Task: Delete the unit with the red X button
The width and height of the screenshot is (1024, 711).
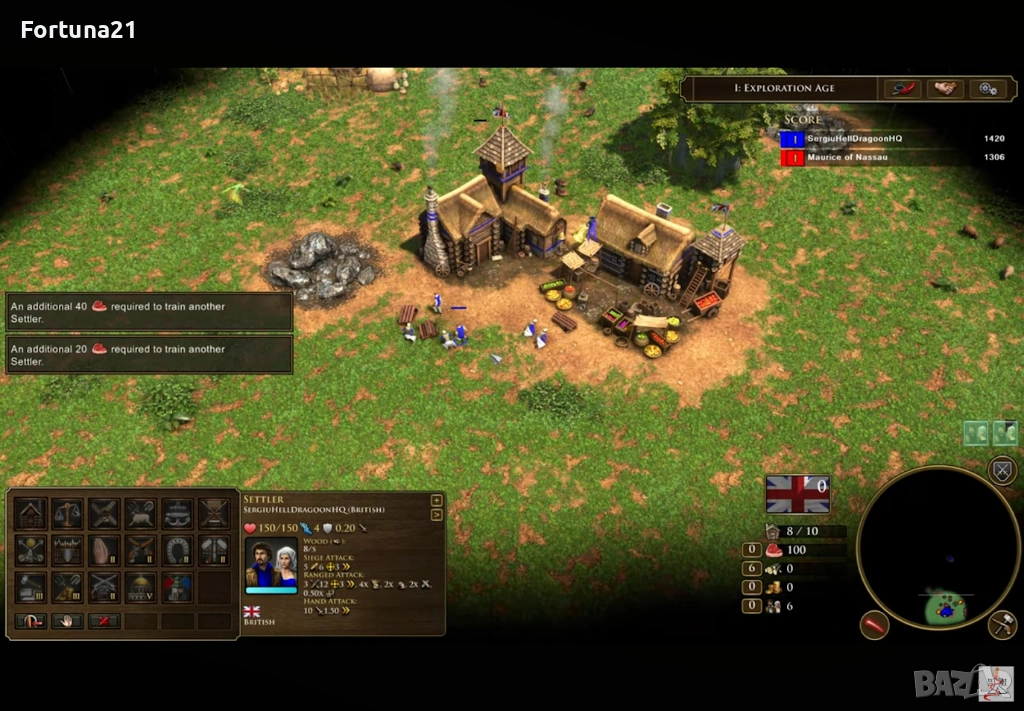Action: 104,621
